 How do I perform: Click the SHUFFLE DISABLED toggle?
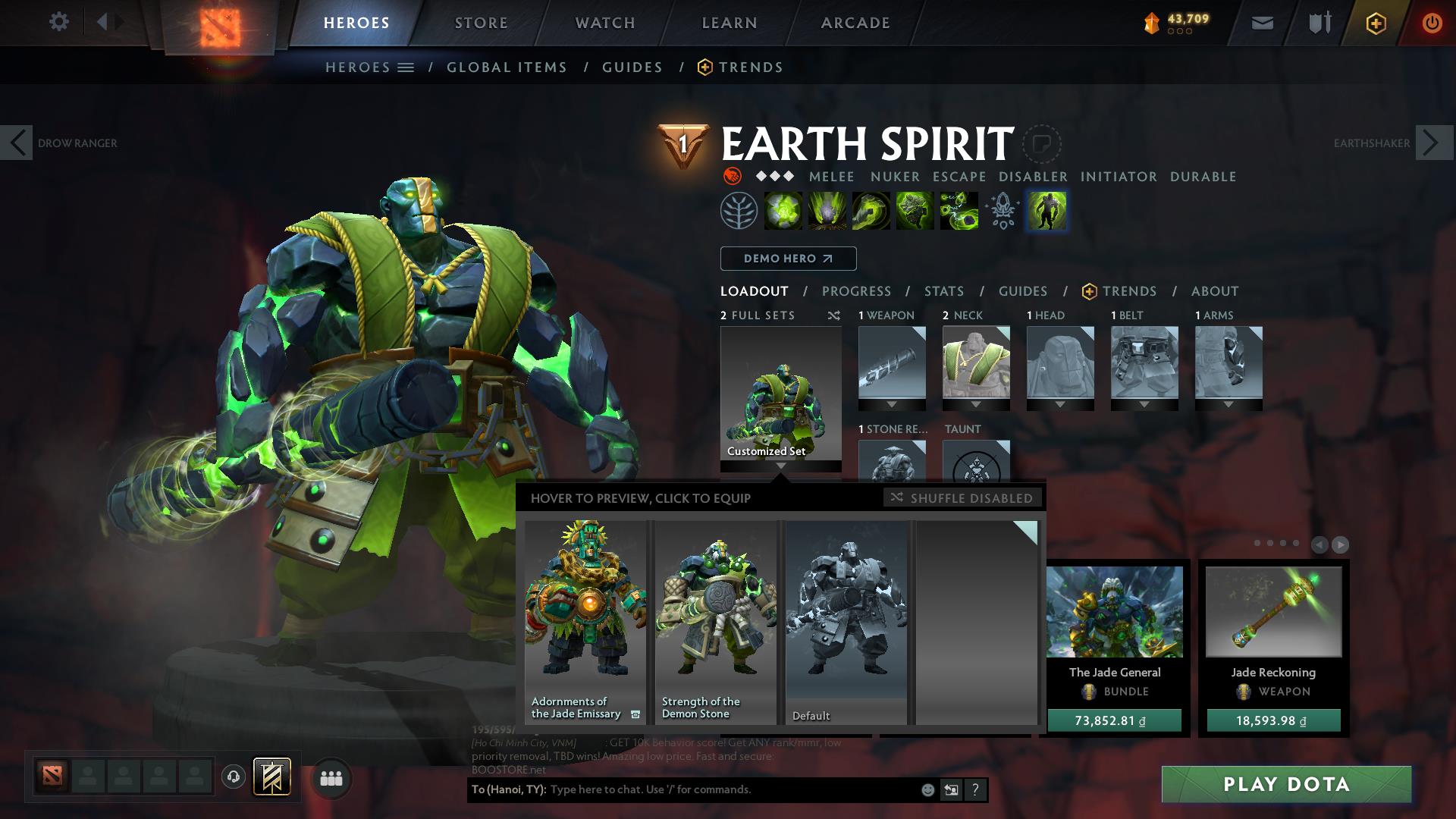click(963, 498)
